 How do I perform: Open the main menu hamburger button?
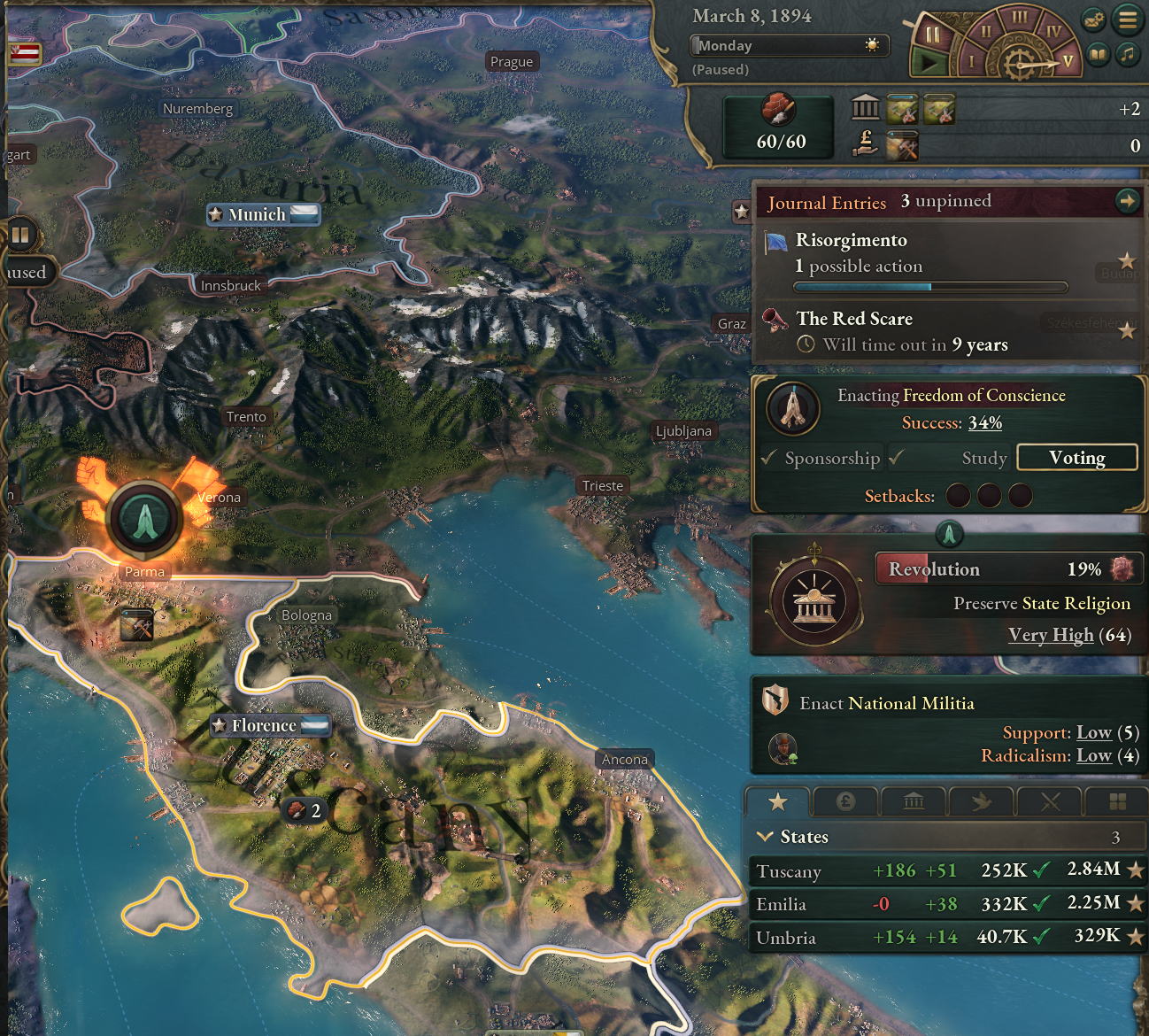tap(1128, 19)
